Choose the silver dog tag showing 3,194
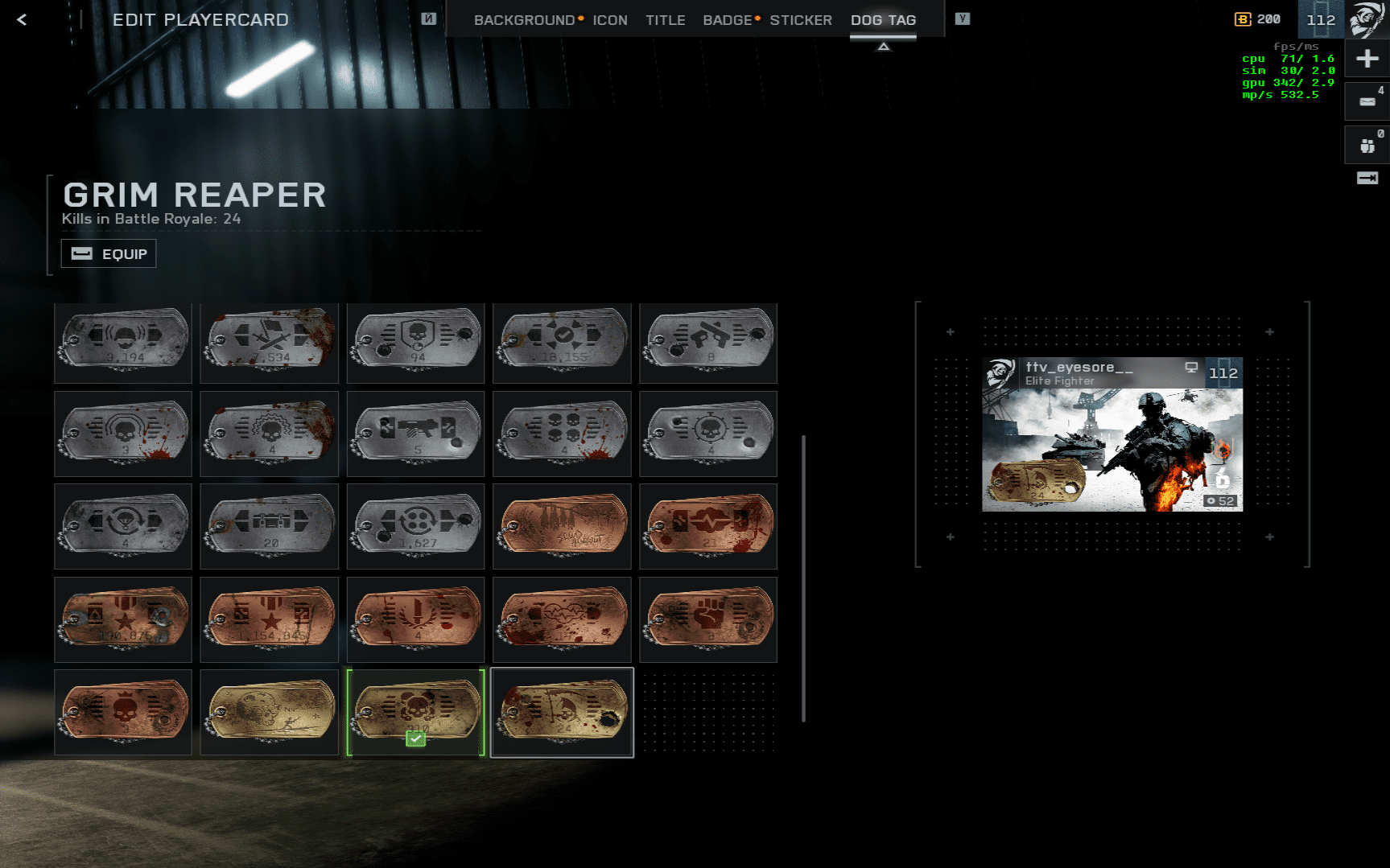This screenshot has height=868, width=1390. [123, 341]
